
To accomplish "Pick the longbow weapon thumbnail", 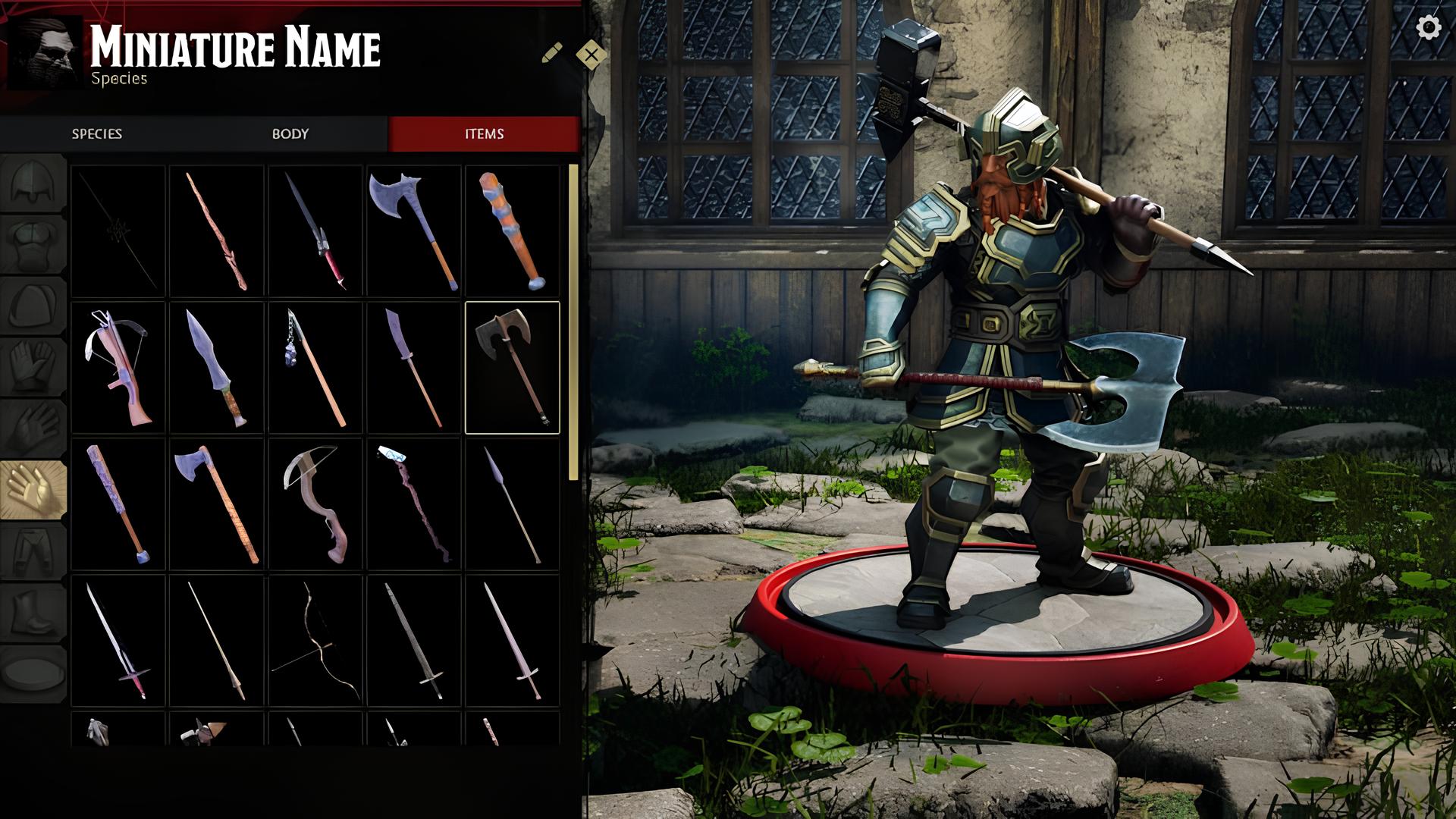I will pyautogui.click(x=315, y=641).
